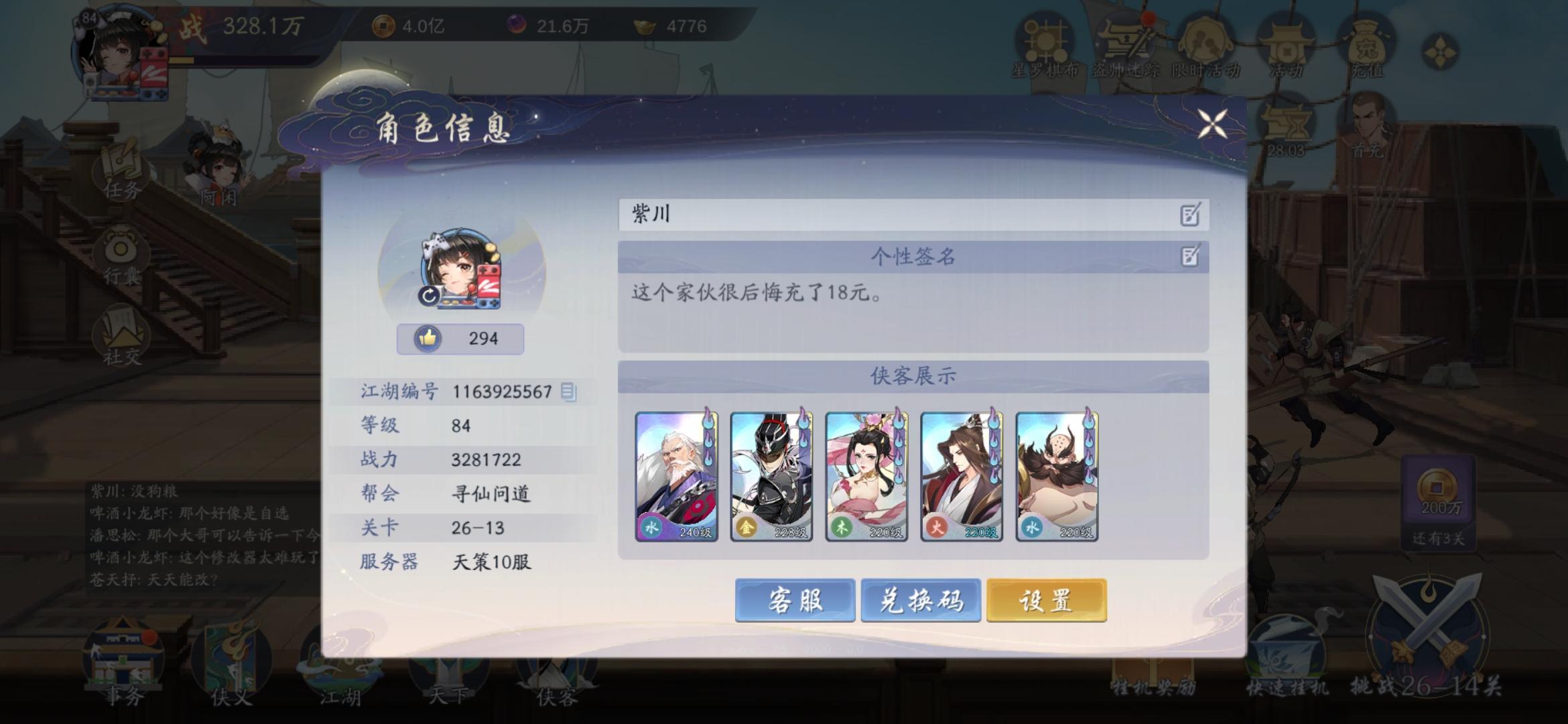
Task: Click the 兑换码 redeem code button
Action: pyautogui.click(x=921, y=601)
